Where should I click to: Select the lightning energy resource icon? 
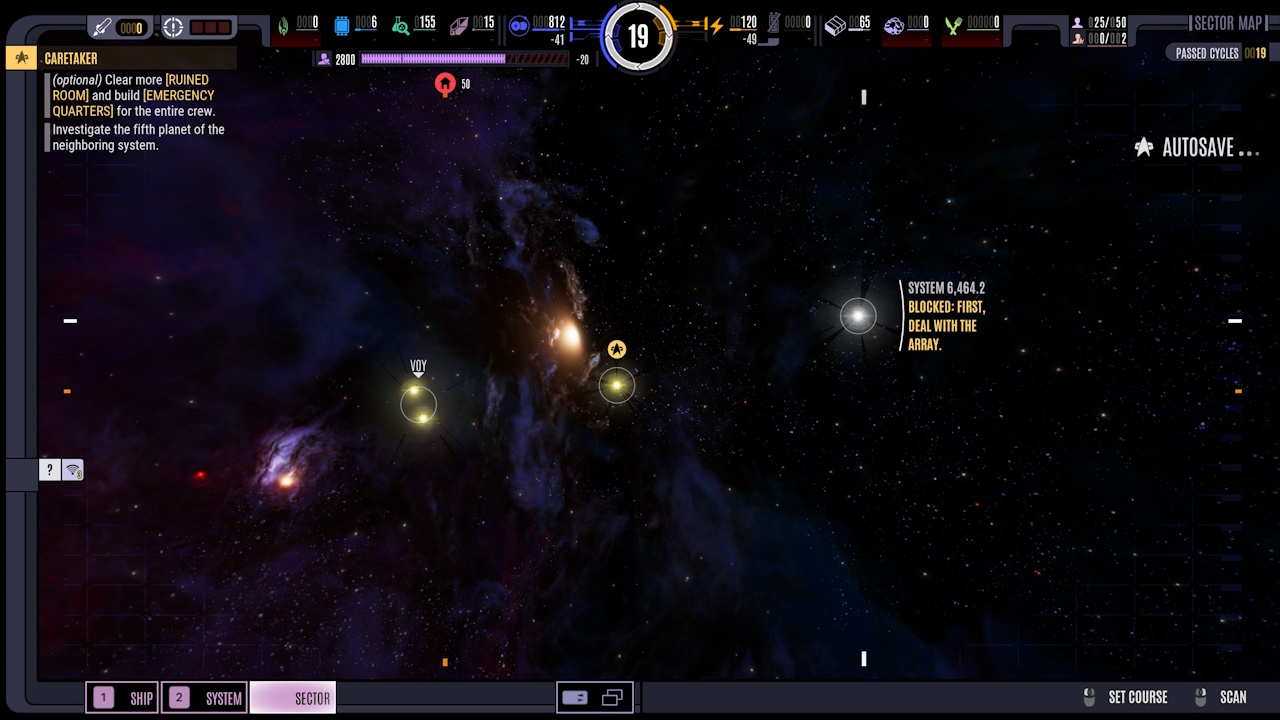[x=716, y=25]
